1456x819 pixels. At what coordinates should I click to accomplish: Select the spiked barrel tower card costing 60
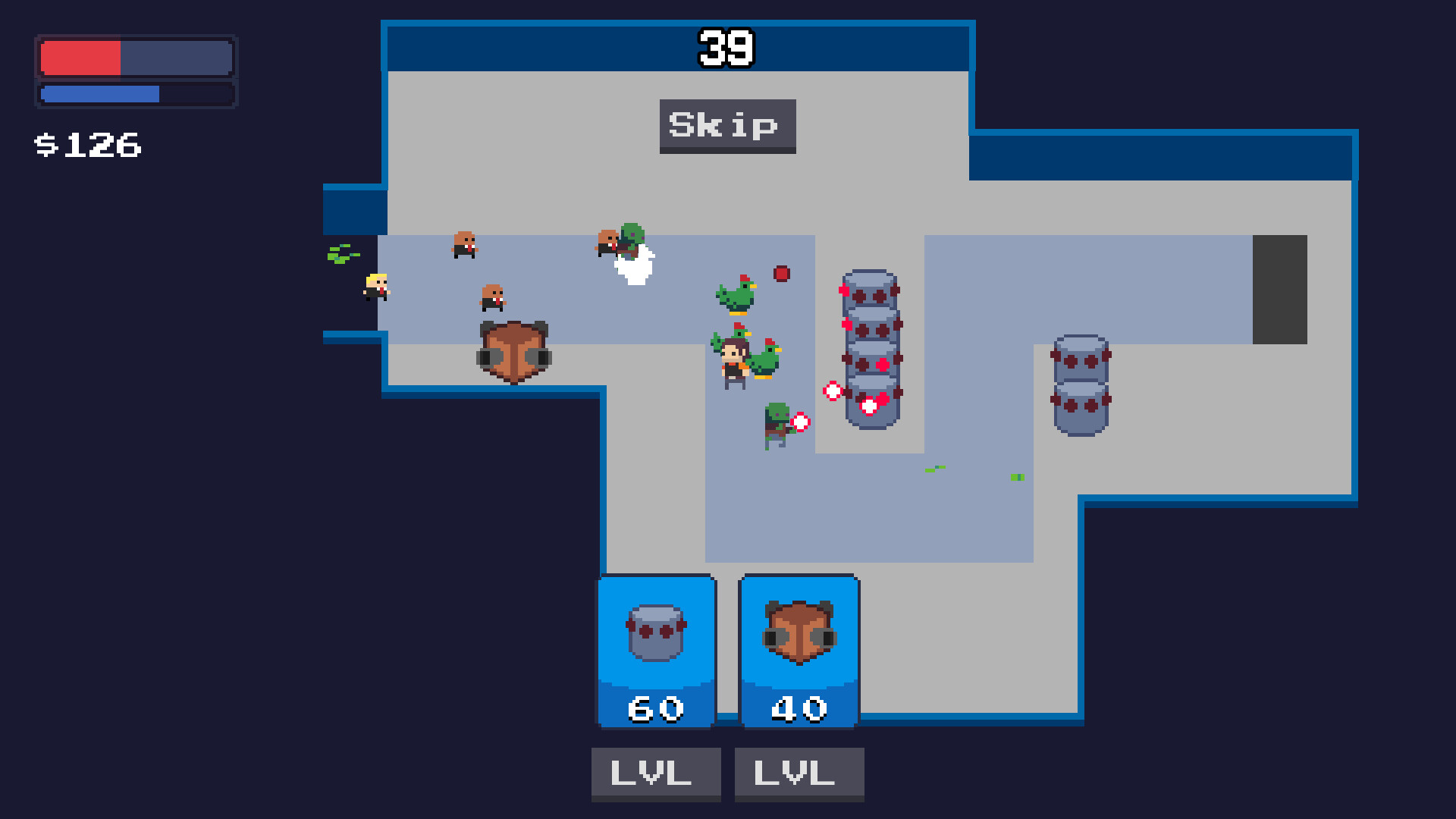tap(656, 648)
